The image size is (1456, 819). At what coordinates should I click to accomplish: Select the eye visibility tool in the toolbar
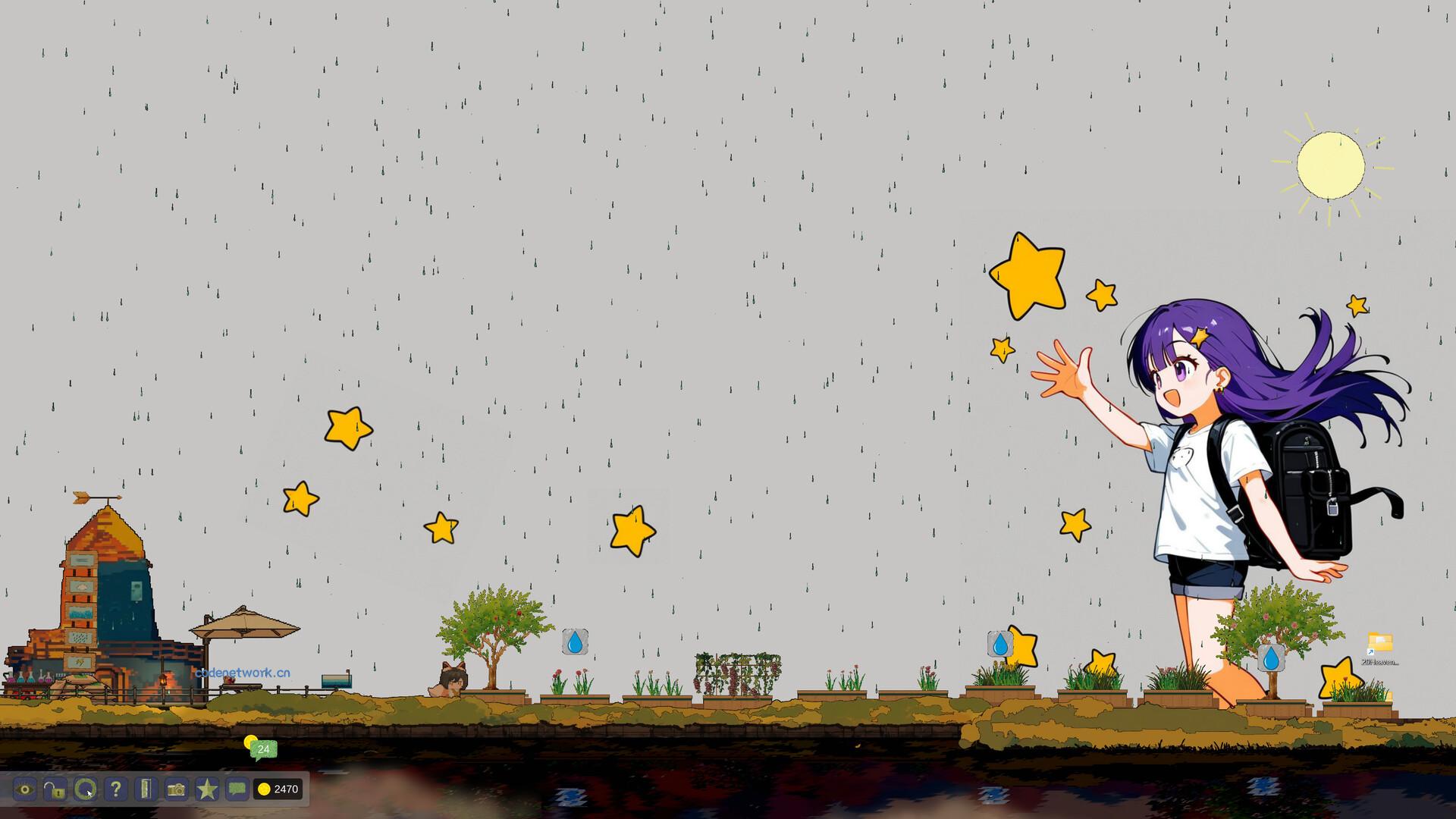[x=25, y=789]
